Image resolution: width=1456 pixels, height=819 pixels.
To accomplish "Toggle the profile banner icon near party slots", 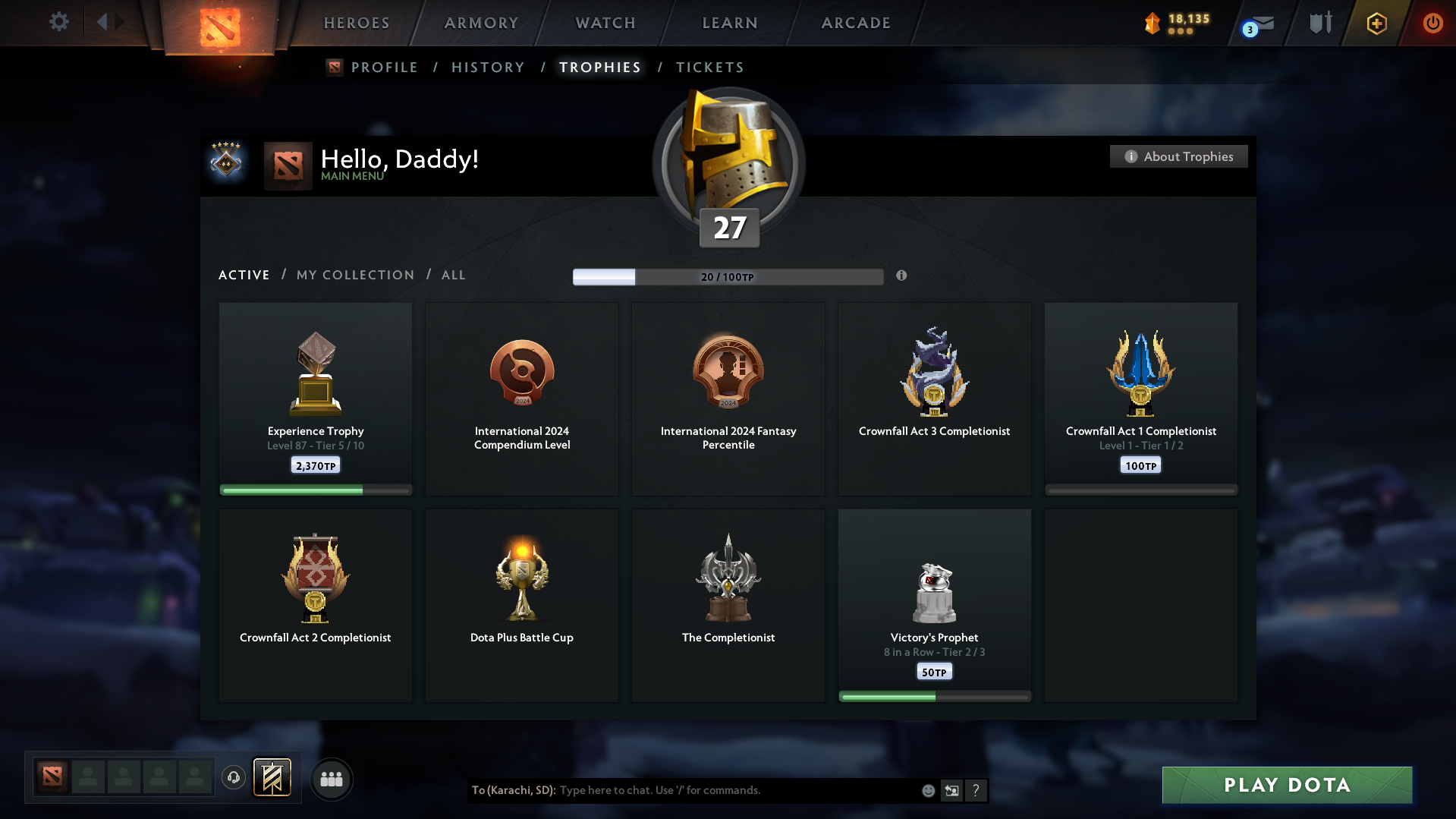I will click(x=273, y=777).
